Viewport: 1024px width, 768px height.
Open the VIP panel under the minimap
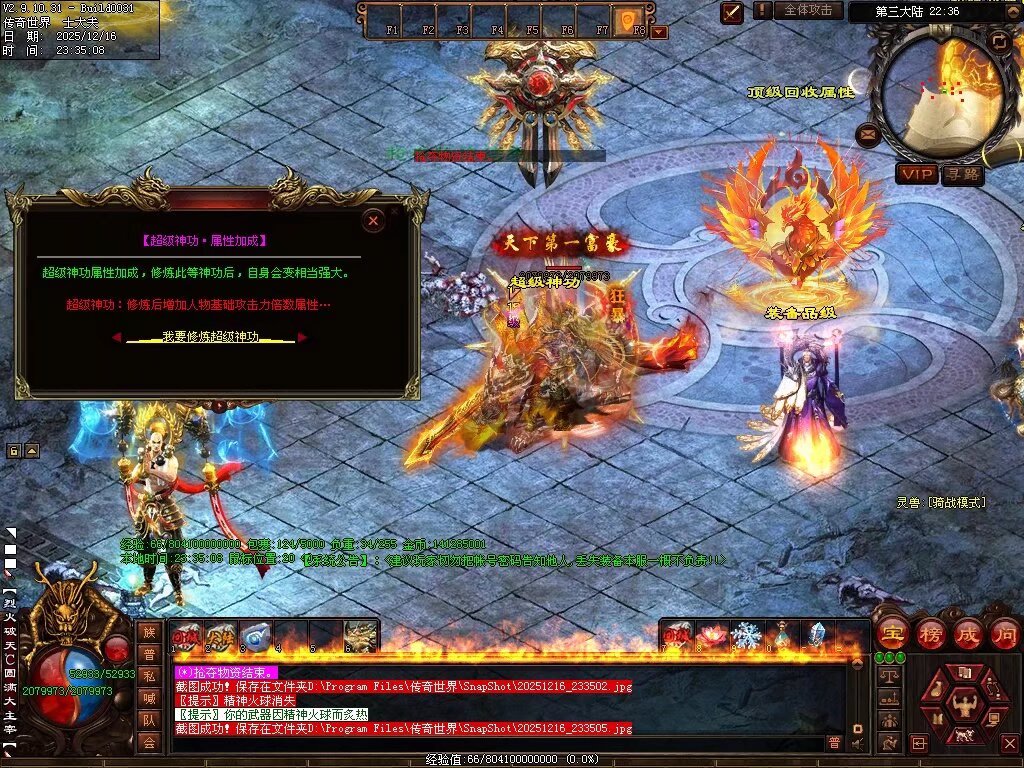tap(916, 174)
